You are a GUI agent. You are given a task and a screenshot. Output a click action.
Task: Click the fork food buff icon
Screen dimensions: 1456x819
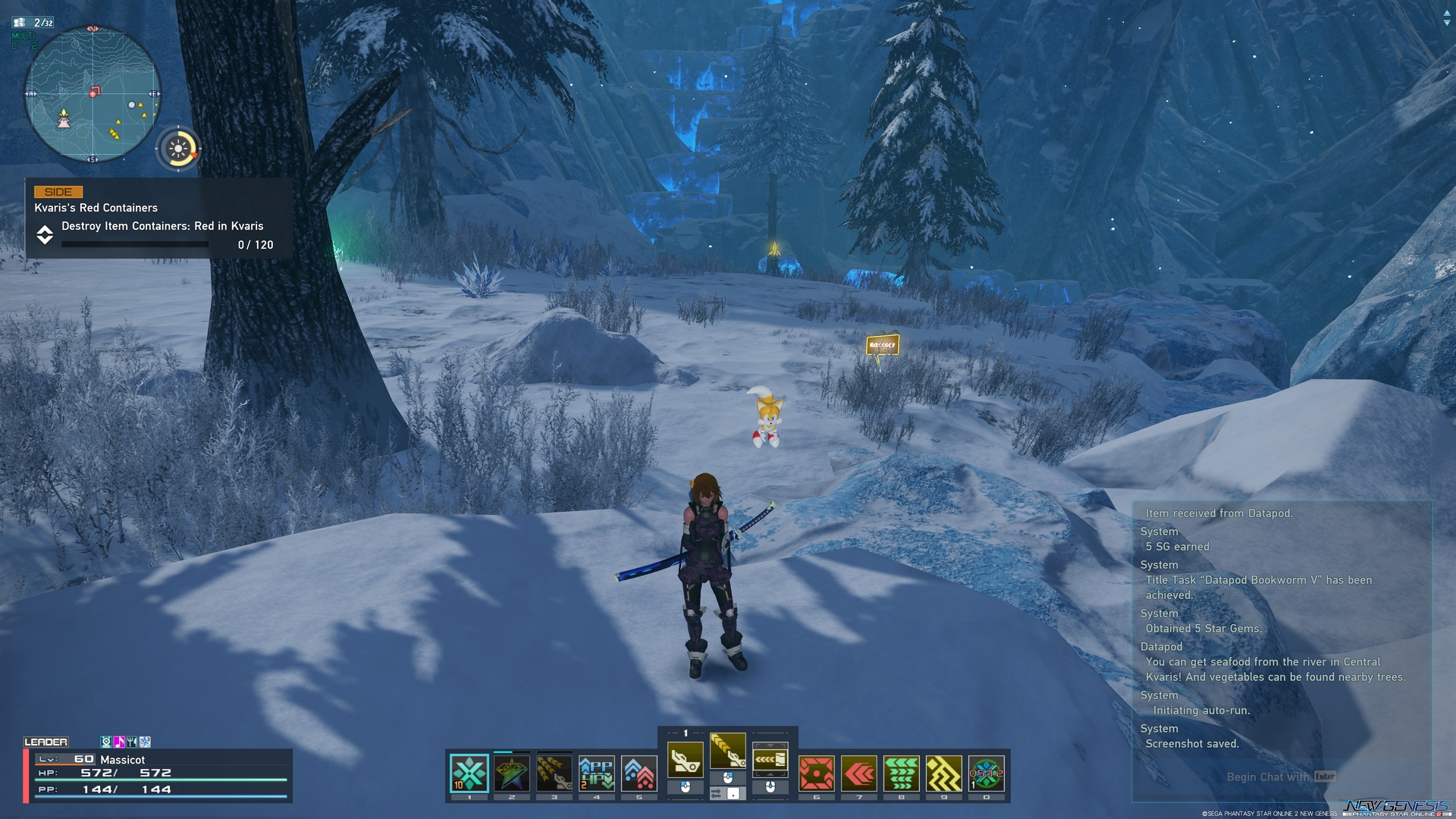pos(132,742)
